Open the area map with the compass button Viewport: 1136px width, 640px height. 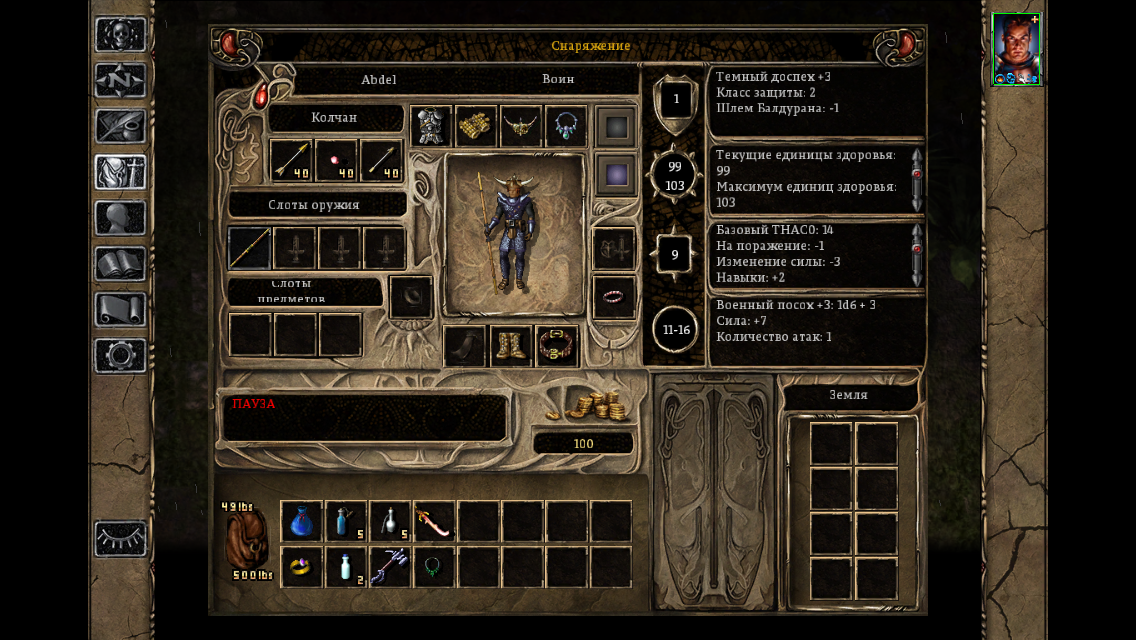click(121, 81)
